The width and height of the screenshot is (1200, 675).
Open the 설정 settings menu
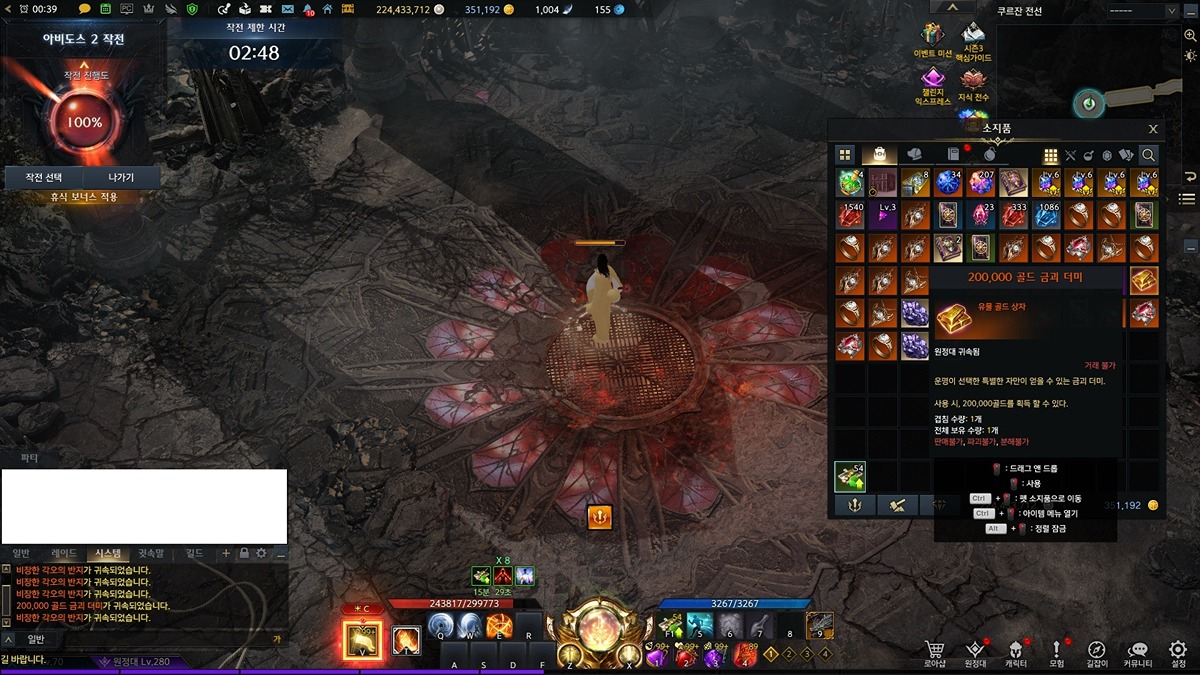tap(1178, 650)
